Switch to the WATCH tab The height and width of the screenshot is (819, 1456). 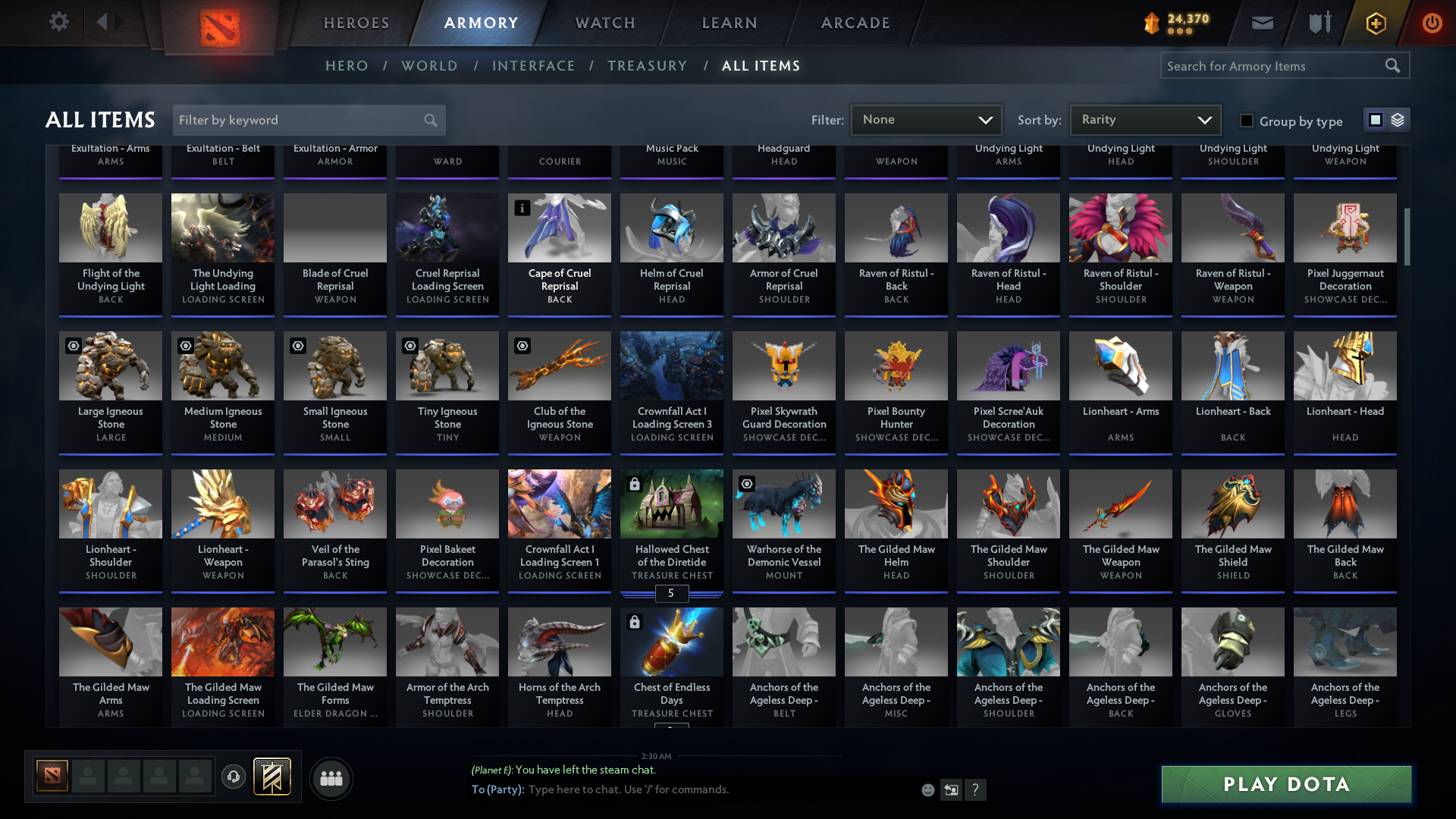604,23
